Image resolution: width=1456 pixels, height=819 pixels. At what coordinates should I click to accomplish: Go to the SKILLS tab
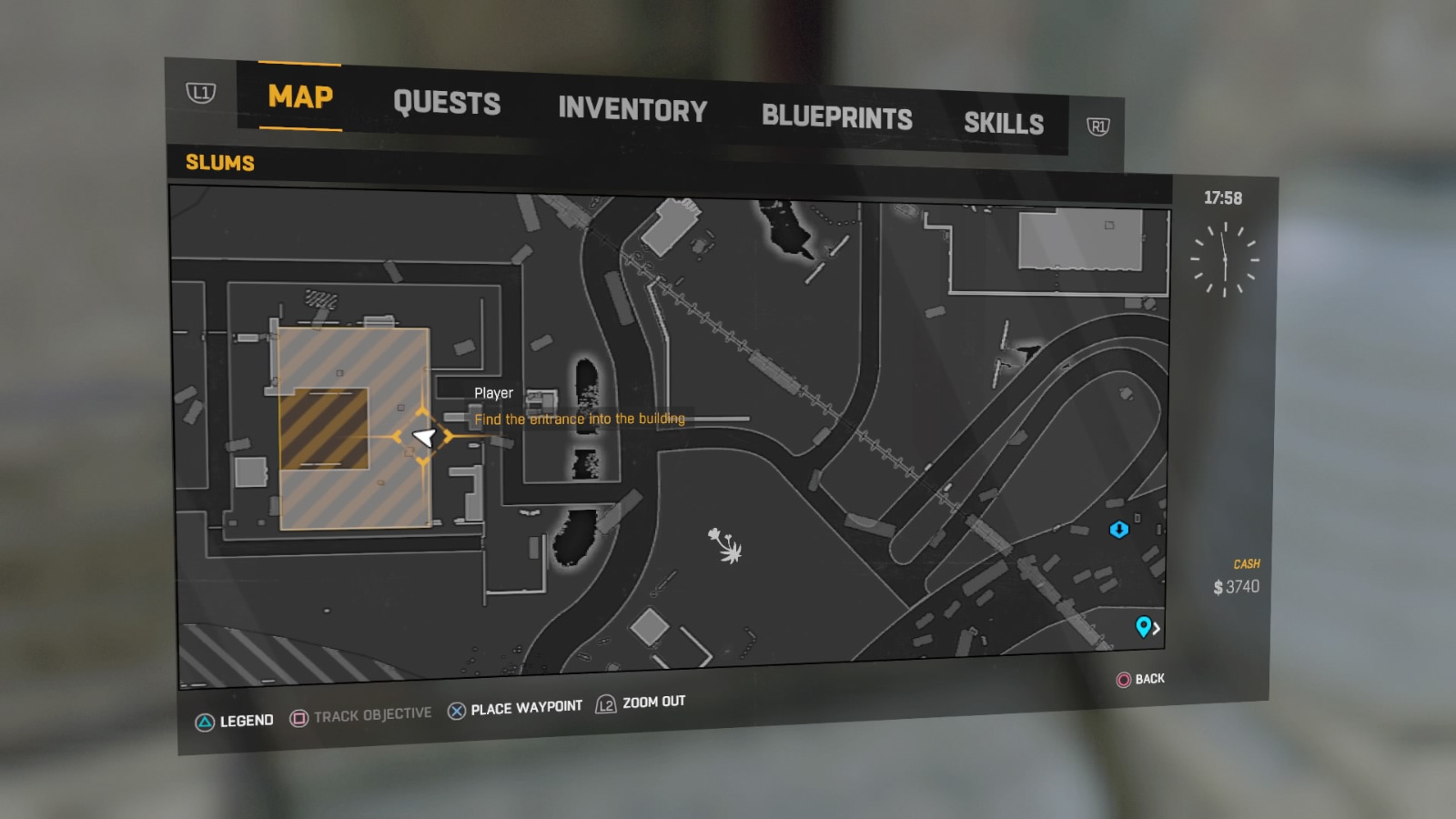tap(1005, 124)
